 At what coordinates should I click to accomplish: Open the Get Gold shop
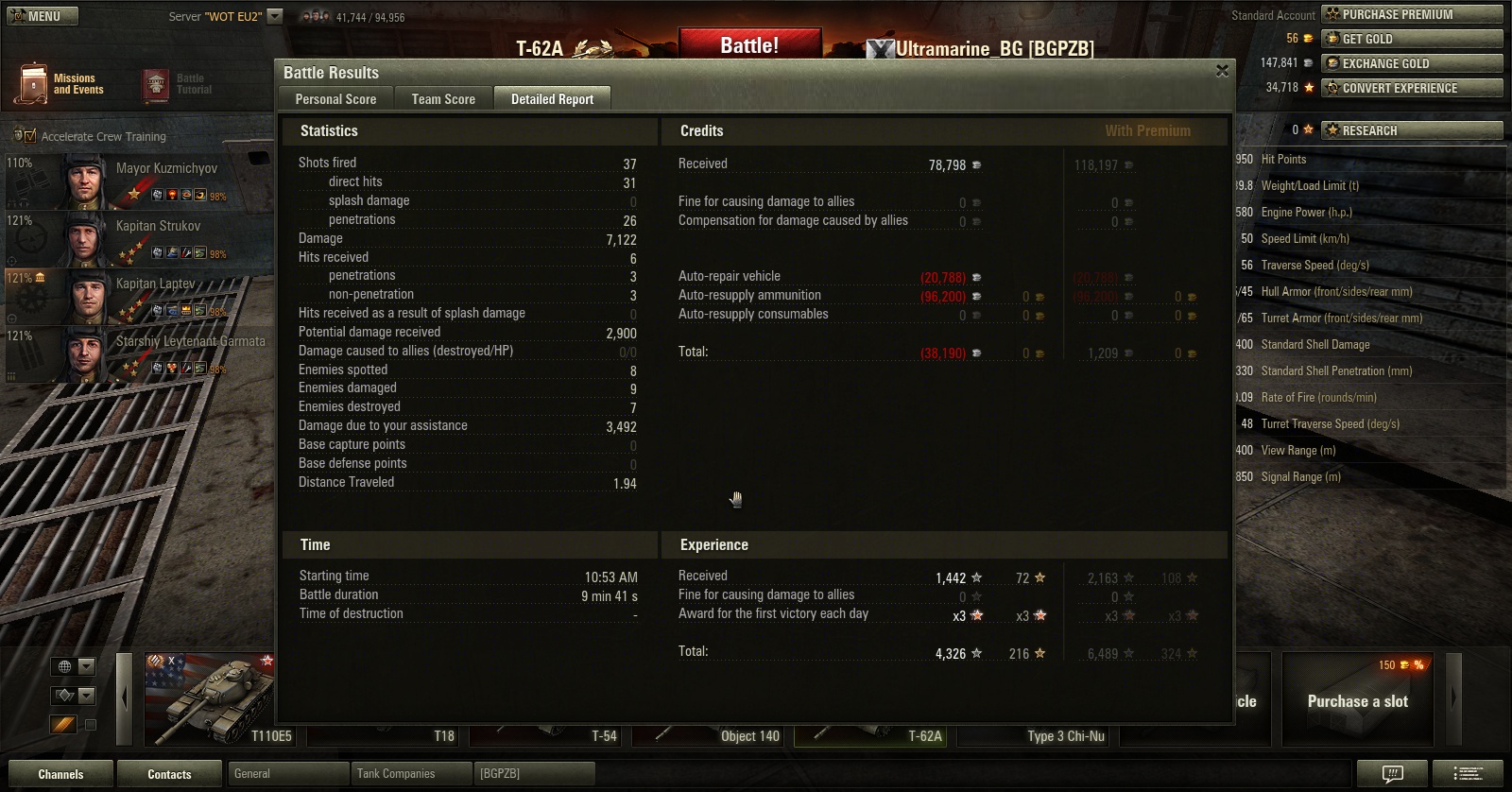(x=1412, y=39)
